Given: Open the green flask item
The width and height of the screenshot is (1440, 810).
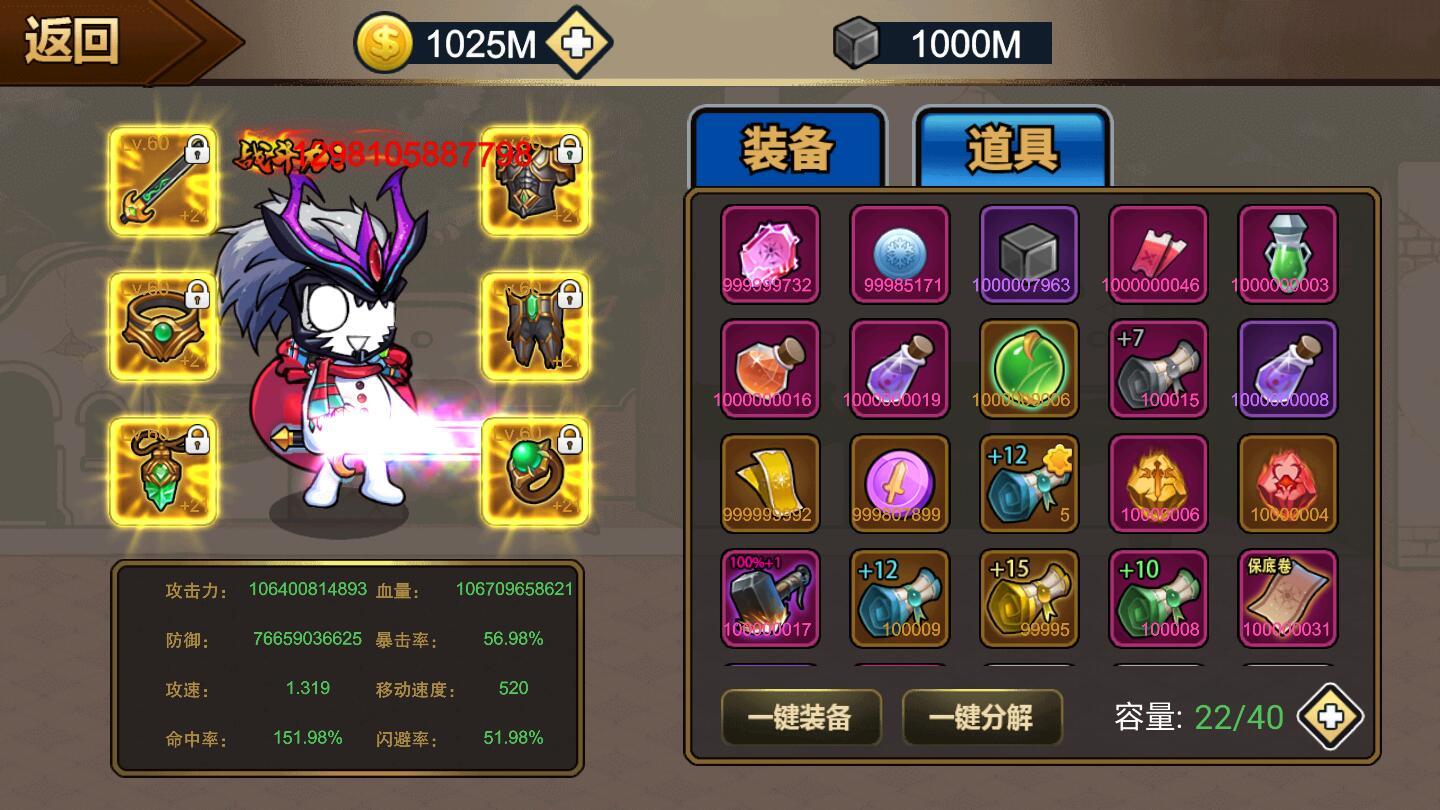Looking at the screenshot, I should pos(1287,255).
